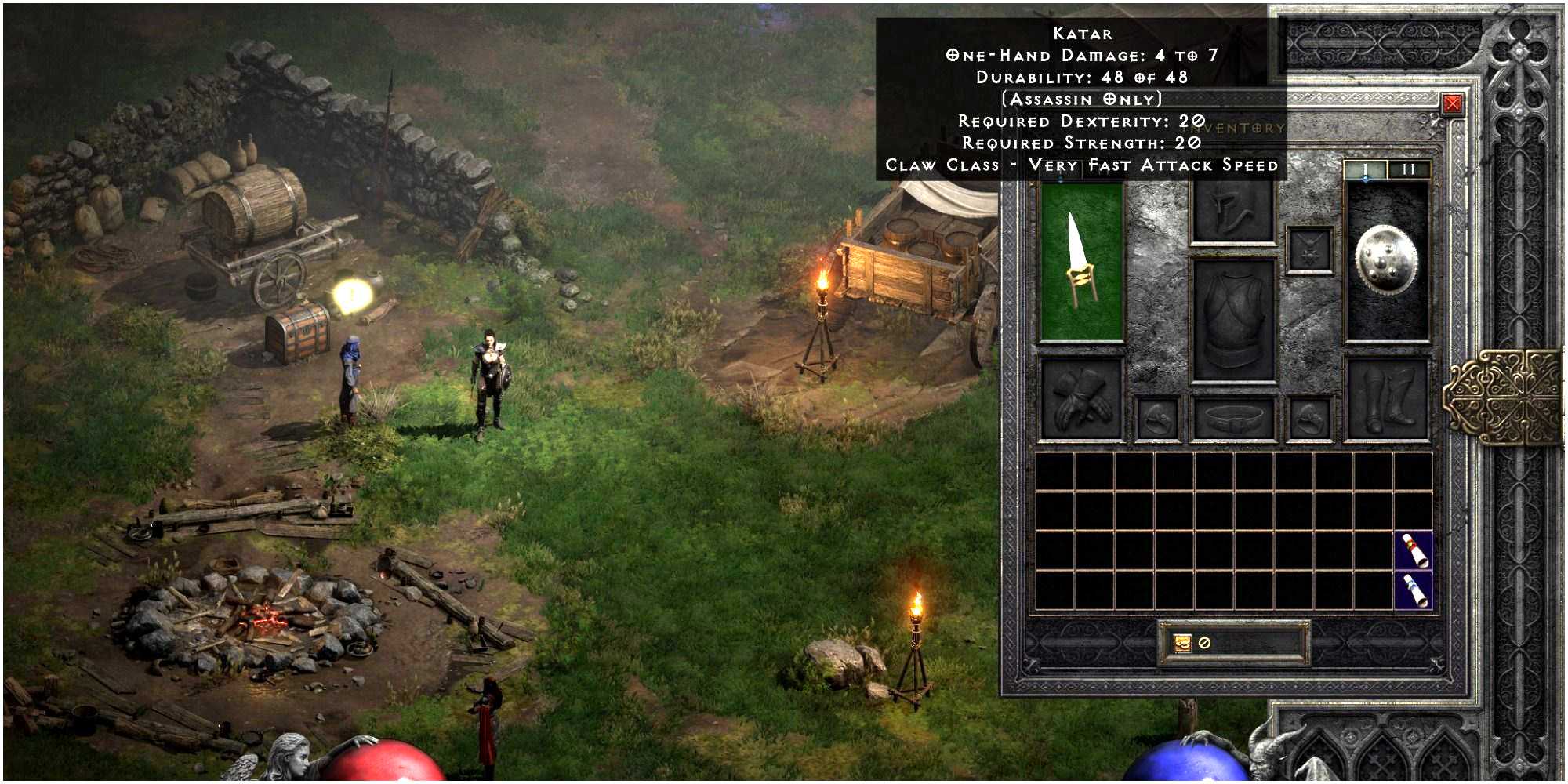Switch to weapon set II tab
The width and height of the screenshot is (1568, 784).
[1409, 169]
